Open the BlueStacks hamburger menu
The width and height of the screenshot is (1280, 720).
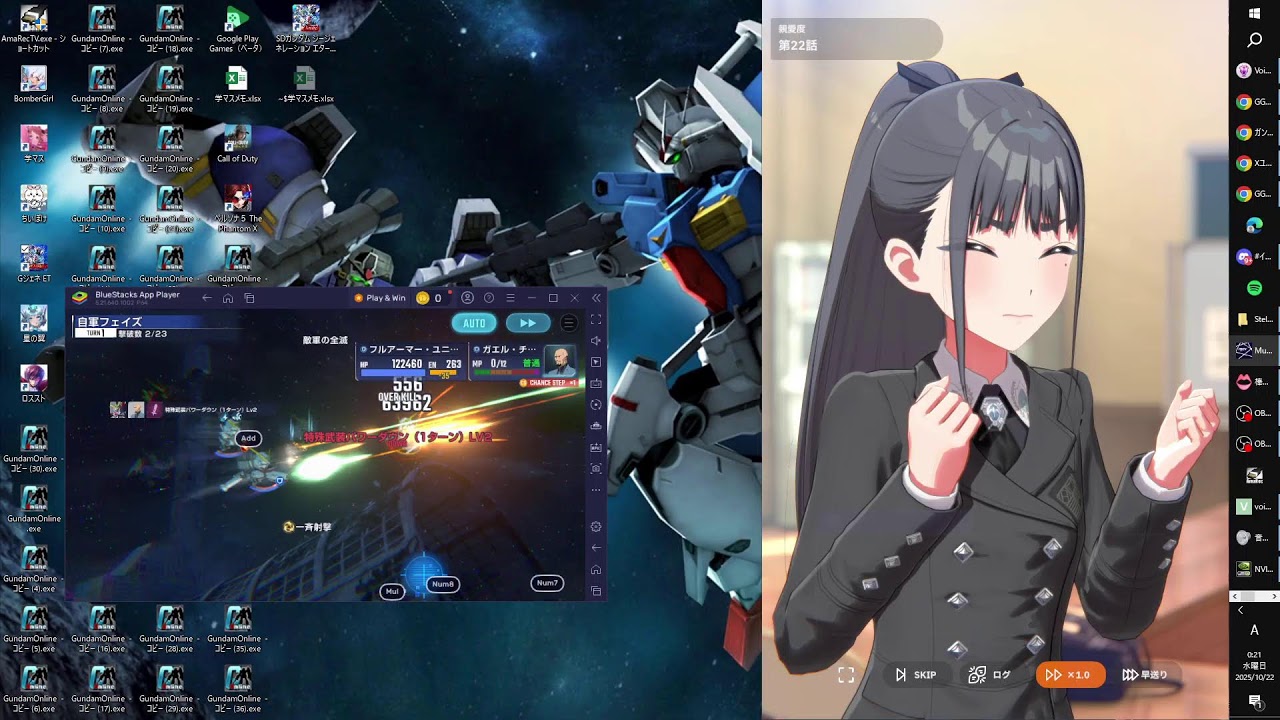(511, 297)
